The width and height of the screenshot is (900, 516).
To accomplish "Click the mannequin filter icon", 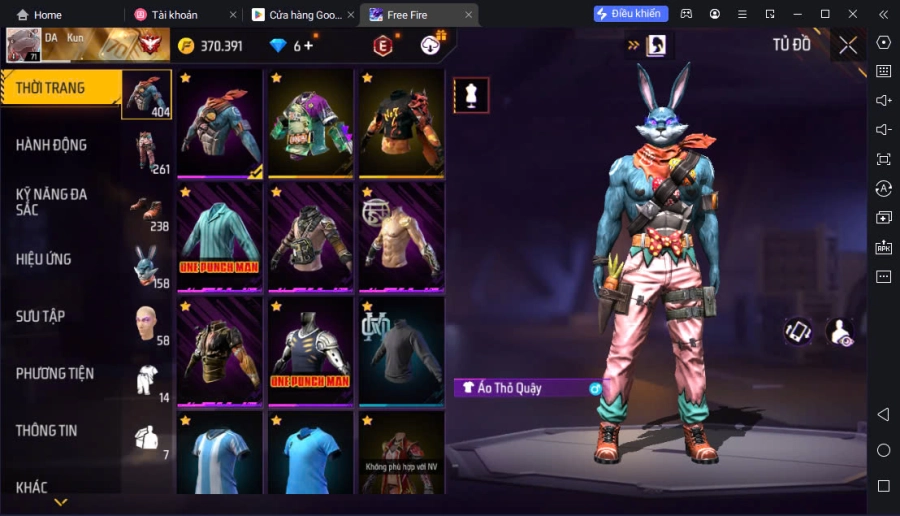I will [471, 94].
